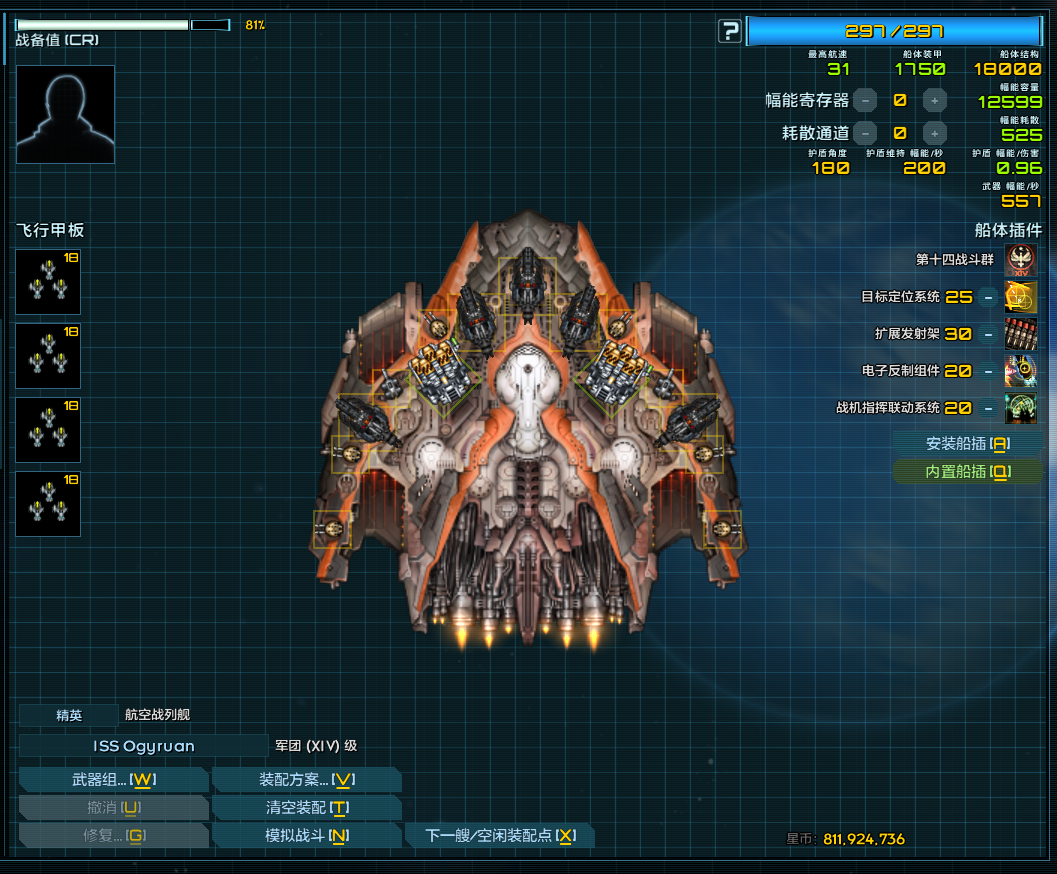This screenshot has width=1057, height=874.
Task: Choose 清空装配 to strip the loadout
Action: (306, 808)
